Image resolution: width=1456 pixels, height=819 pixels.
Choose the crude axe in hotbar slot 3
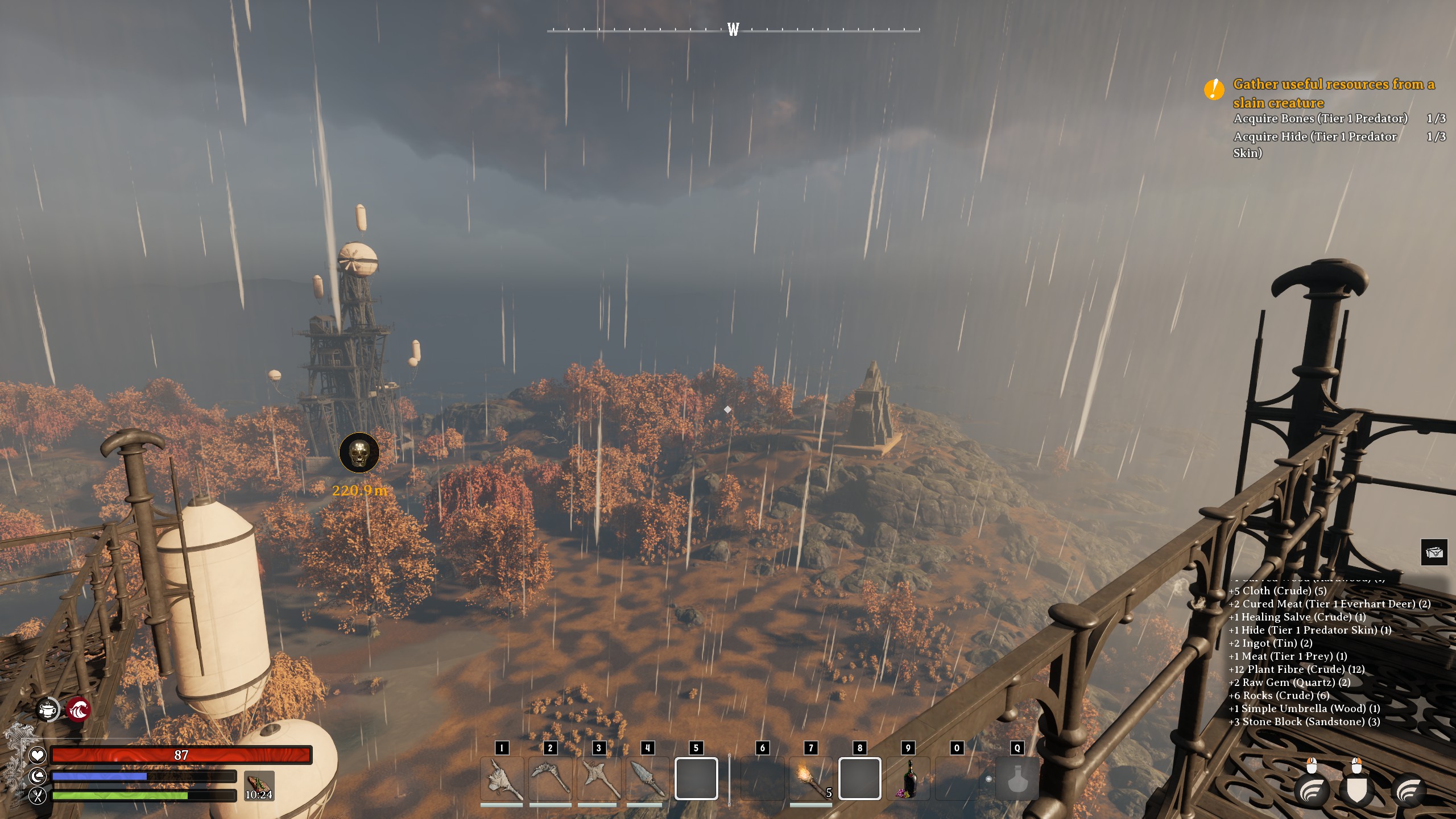(598, 779)
